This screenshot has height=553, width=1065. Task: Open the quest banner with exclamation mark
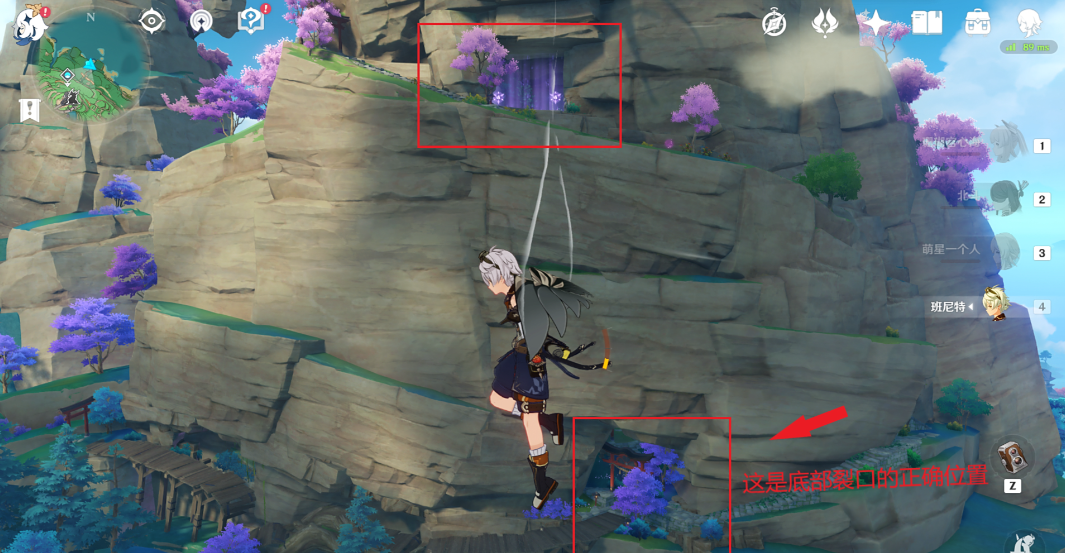[x=29, y=109]
